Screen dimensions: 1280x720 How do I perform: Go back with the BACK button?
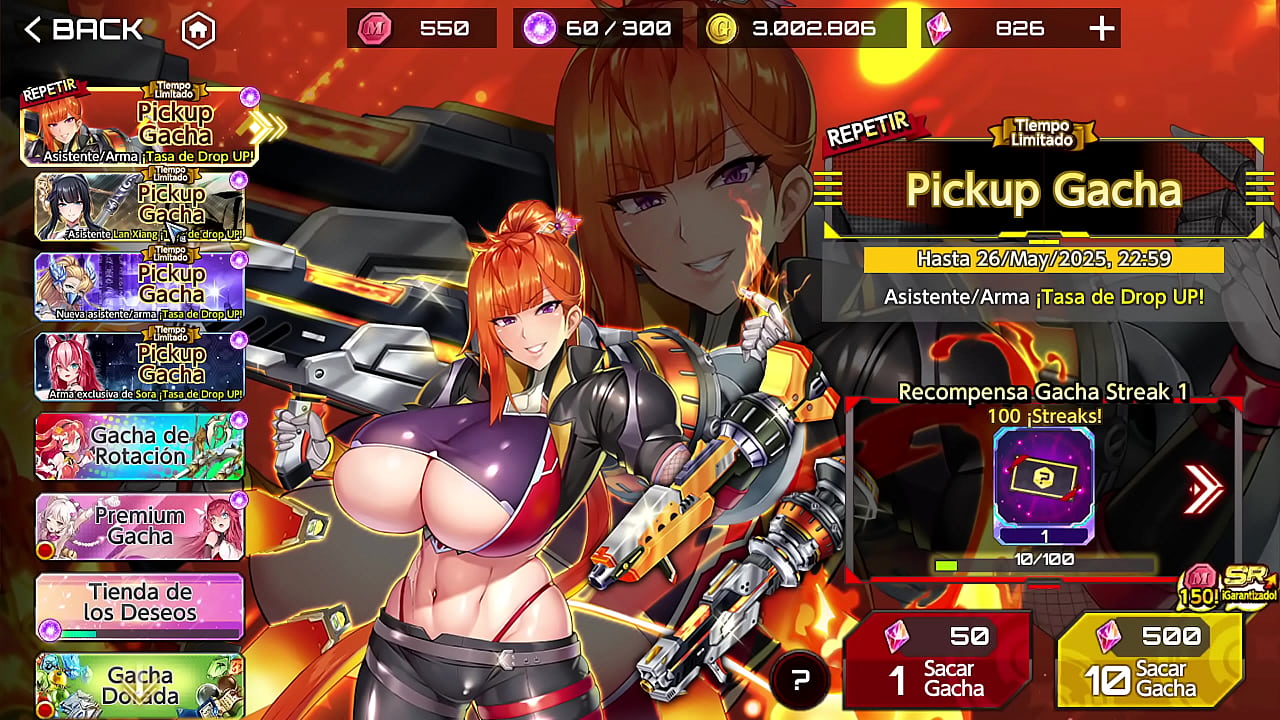coord(84,30)
